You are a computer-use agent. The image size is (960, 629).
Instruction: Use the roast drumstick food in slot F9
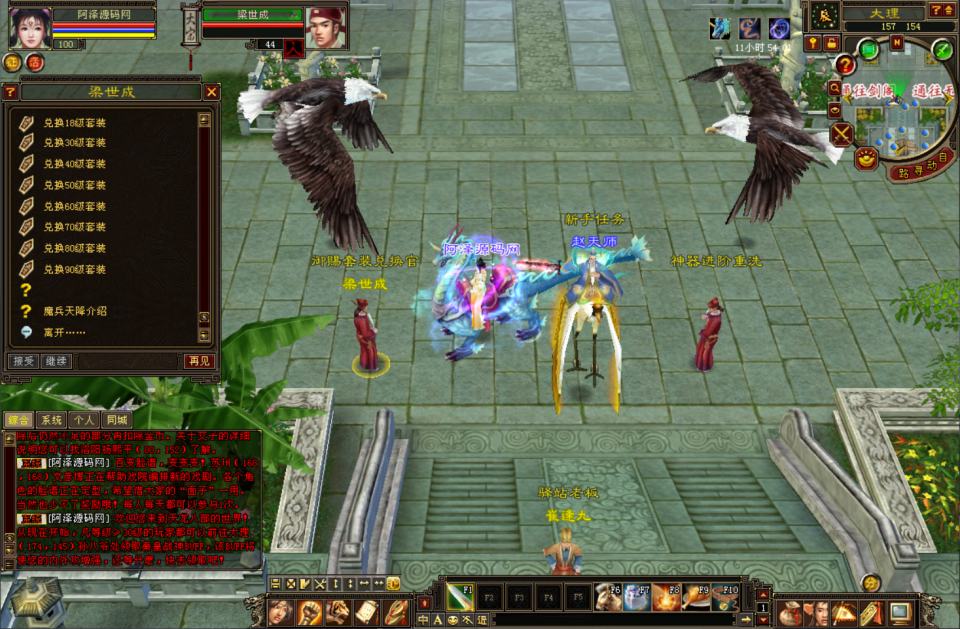coord(698,596)
